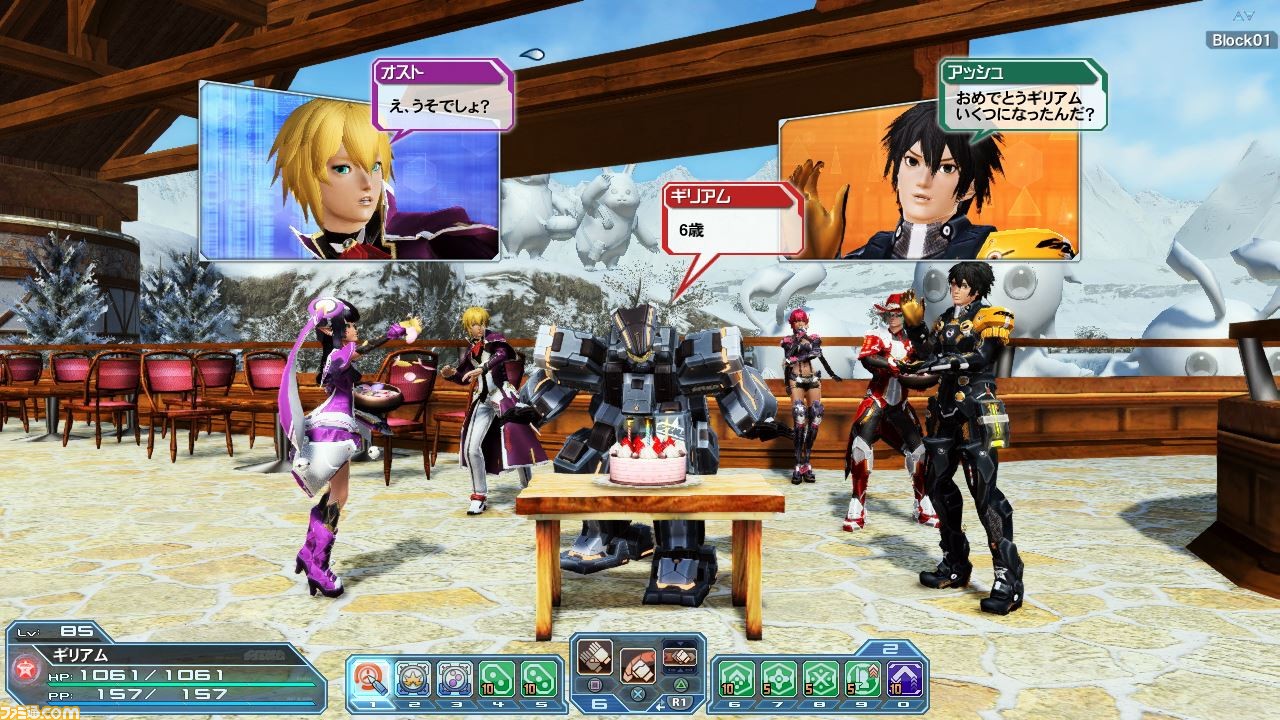
Task: Use the green arrow boost item in slot 9
Action: (x=862, y=678)
